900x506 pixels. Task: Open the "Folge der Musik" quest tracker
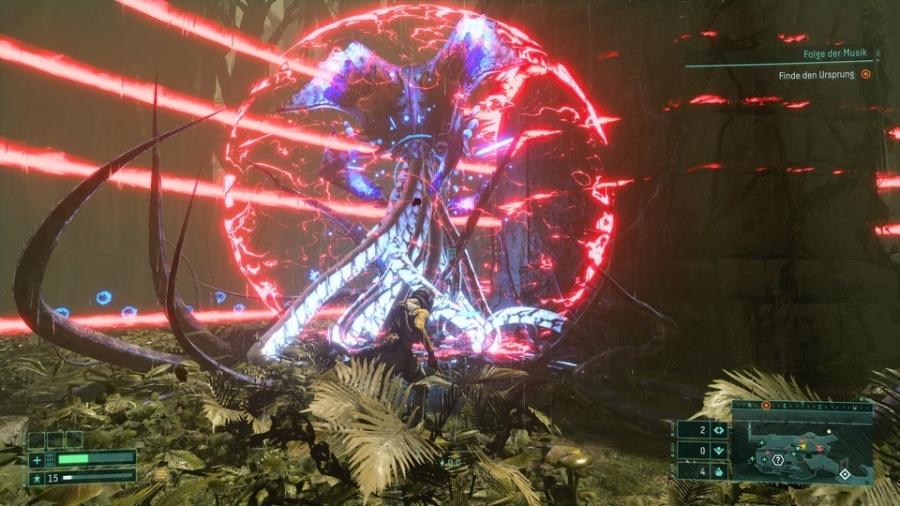point(832,53)
